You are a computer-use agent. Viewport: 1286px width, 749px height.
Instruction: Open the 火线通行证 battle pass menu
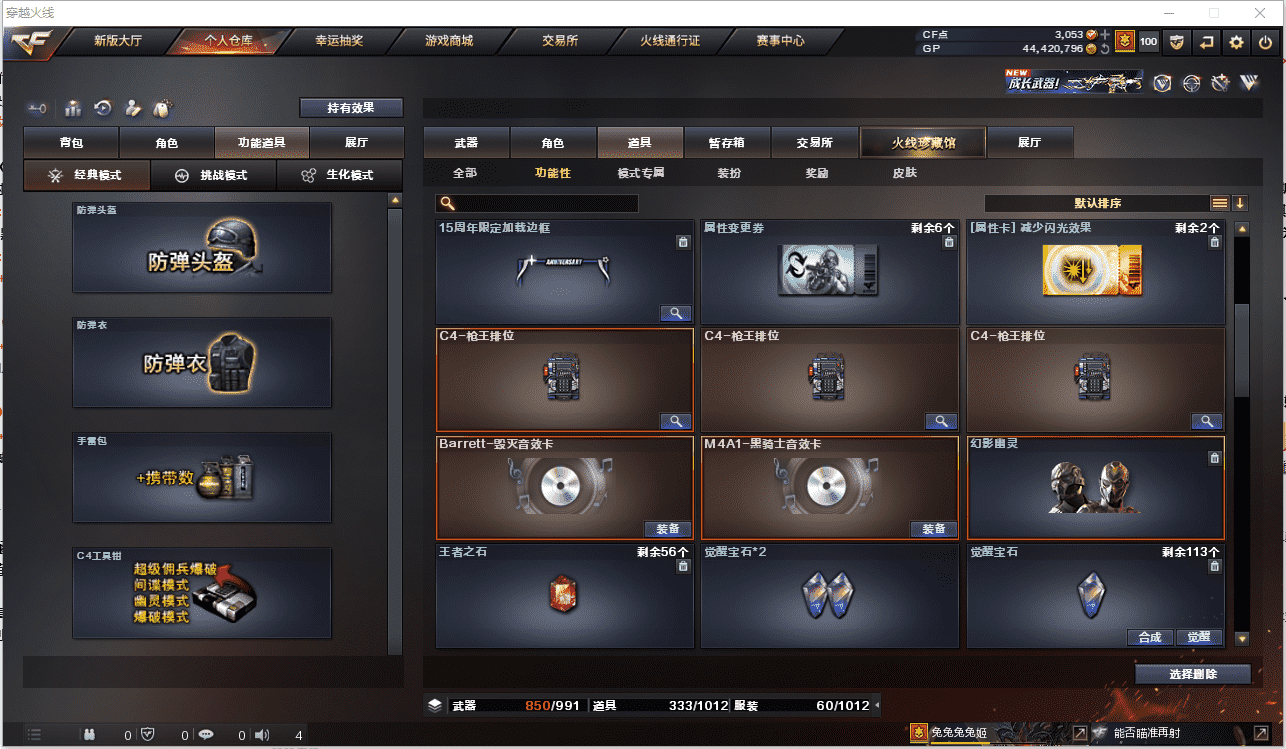670,41
